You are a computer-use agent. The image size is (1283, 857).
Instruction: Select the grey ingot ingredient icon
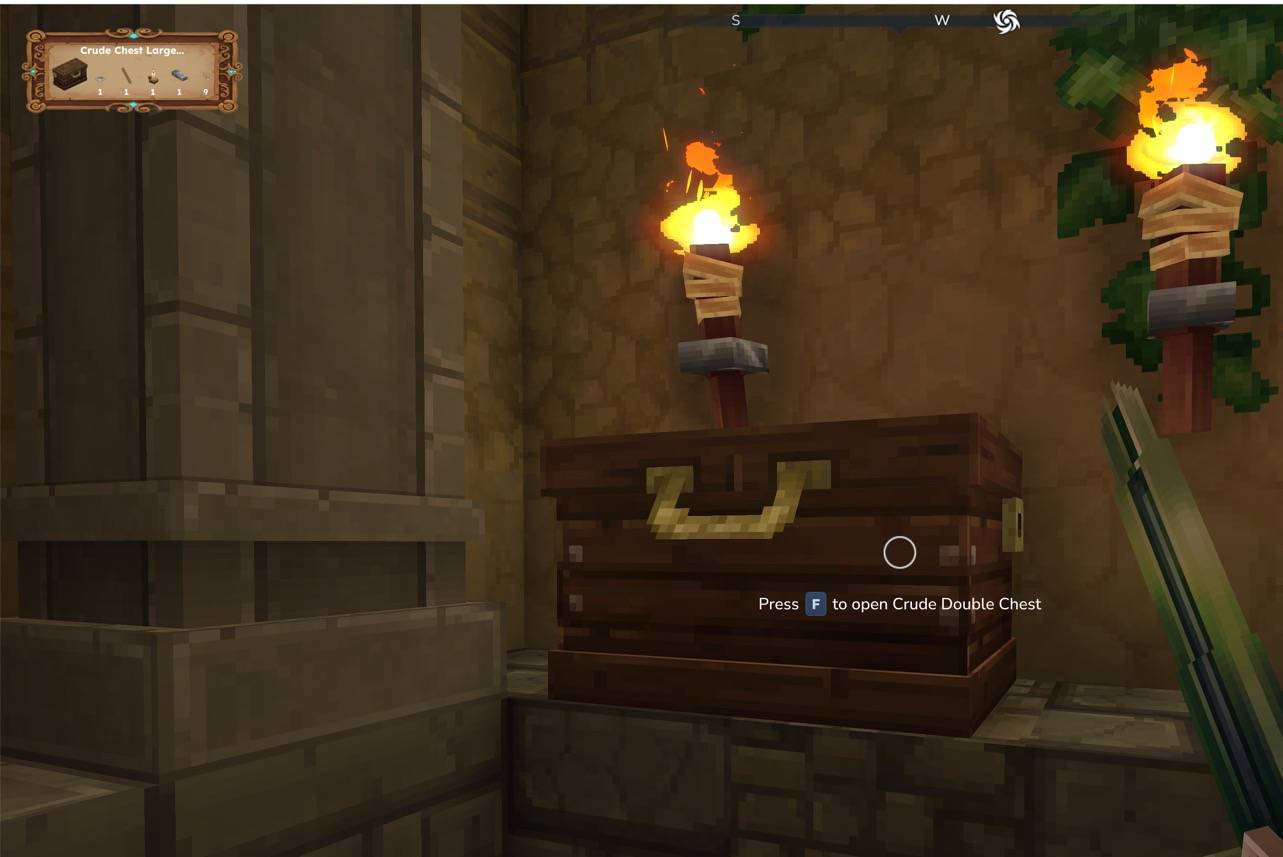tap(179, 76)
